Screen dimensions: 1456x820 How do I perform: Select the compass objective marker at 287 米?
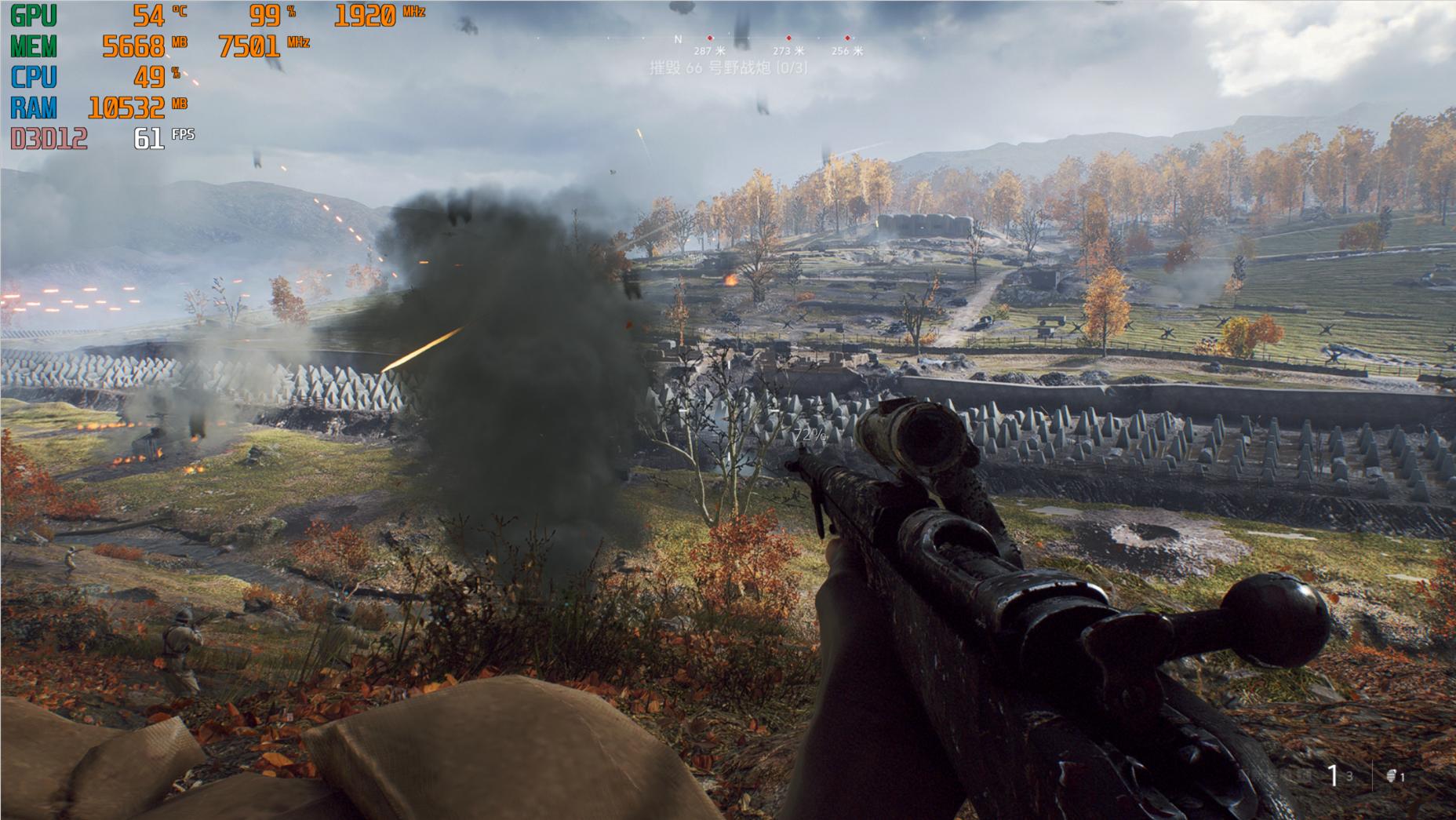pyautogui.click(x=710, y=38)
